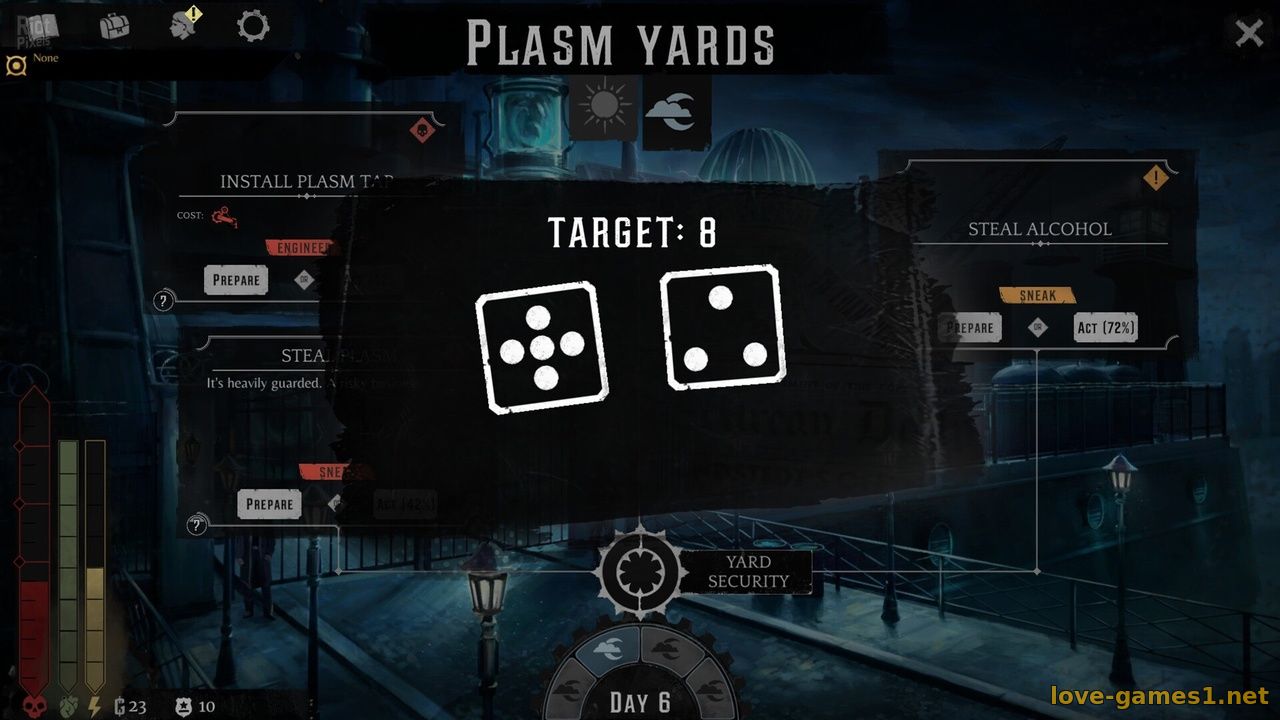Prepare for Steal Alcohol
1280x720 pixels.
[x=970, y=328]
